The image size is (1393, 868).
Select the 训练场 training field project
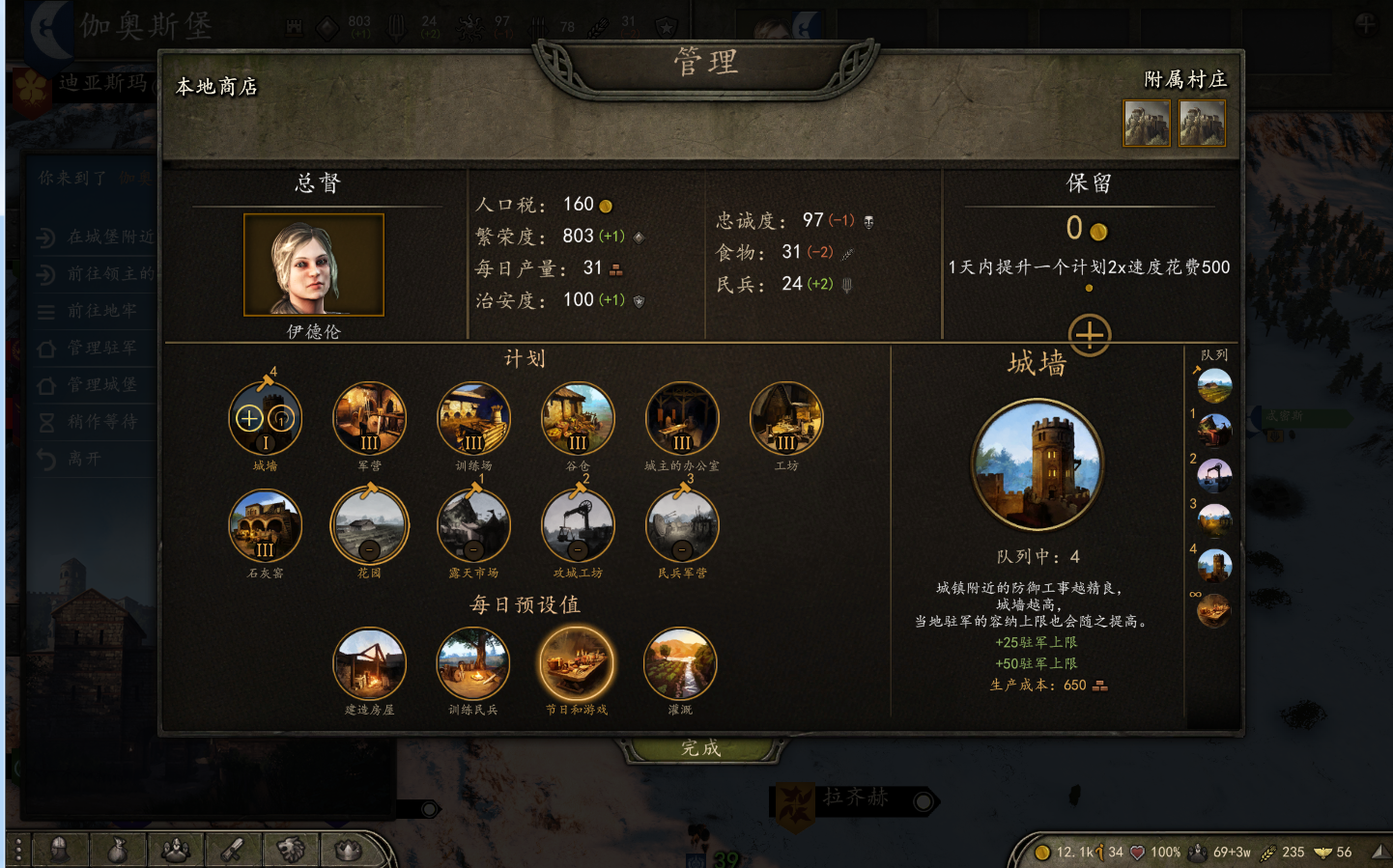click(473, 419)
